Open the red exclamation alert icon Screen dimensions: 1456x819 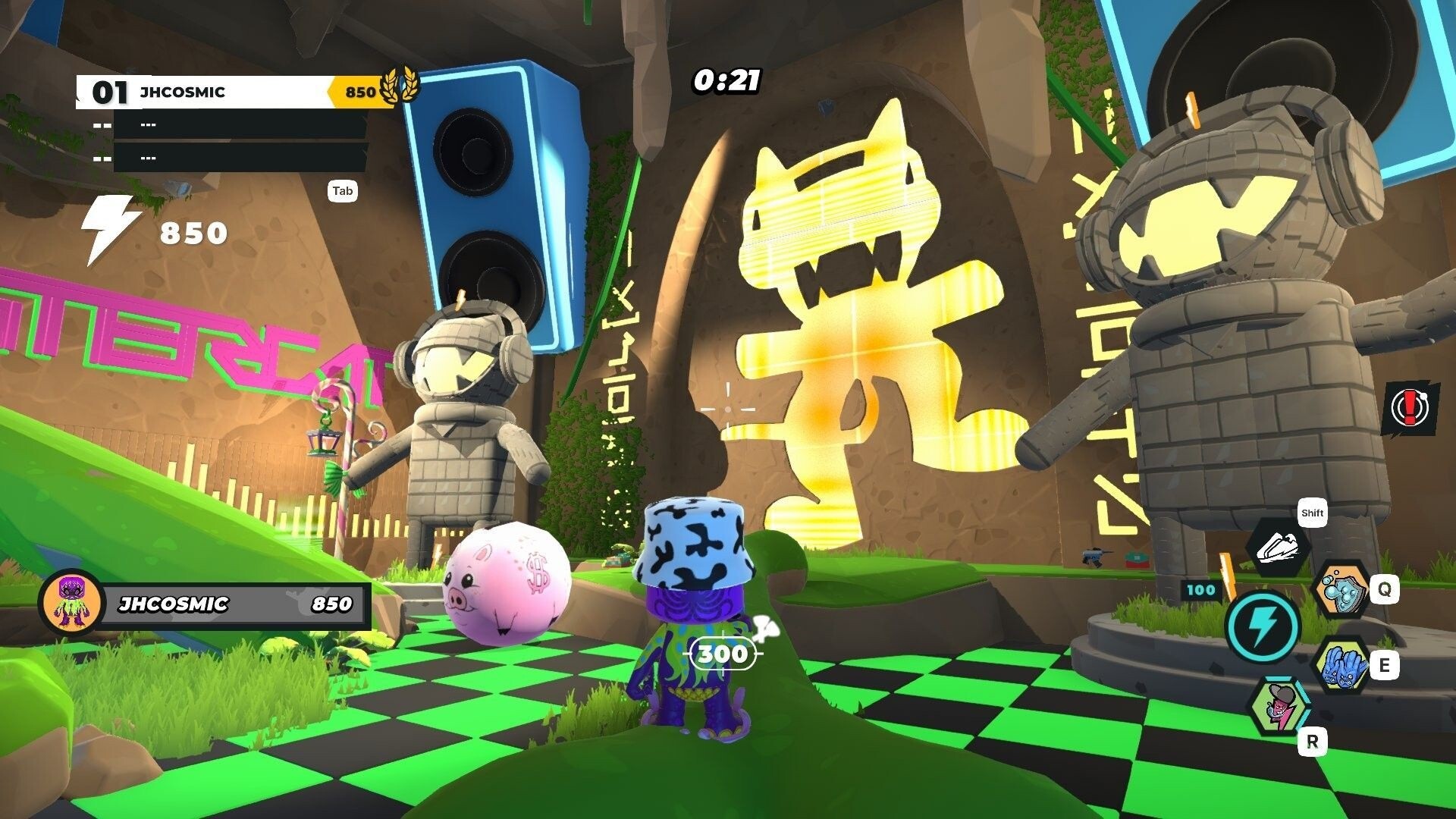[x=1409, y=408]
